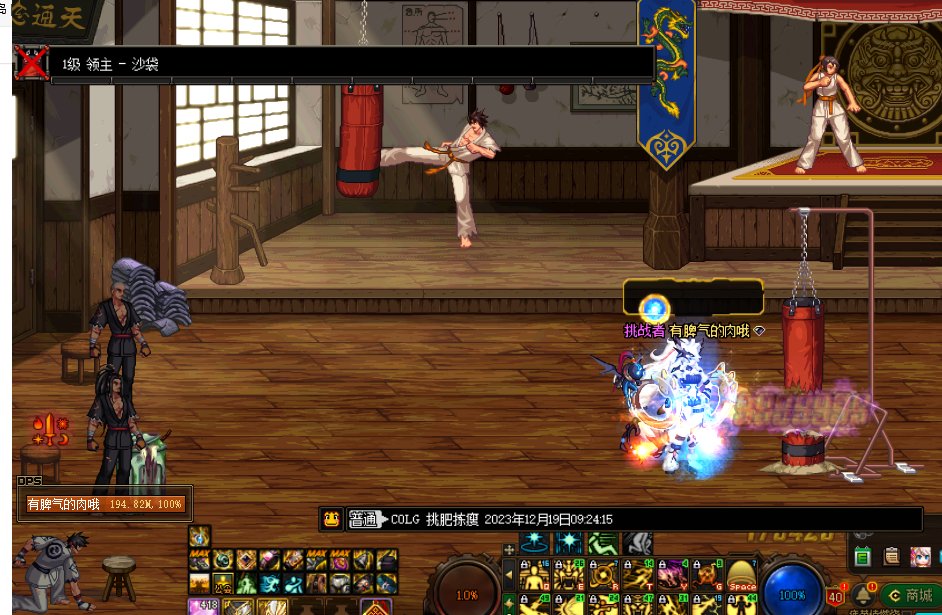Activate the purple Y-key skill
This screenshot has width=942, height=615.
click(x=671, y=575)
